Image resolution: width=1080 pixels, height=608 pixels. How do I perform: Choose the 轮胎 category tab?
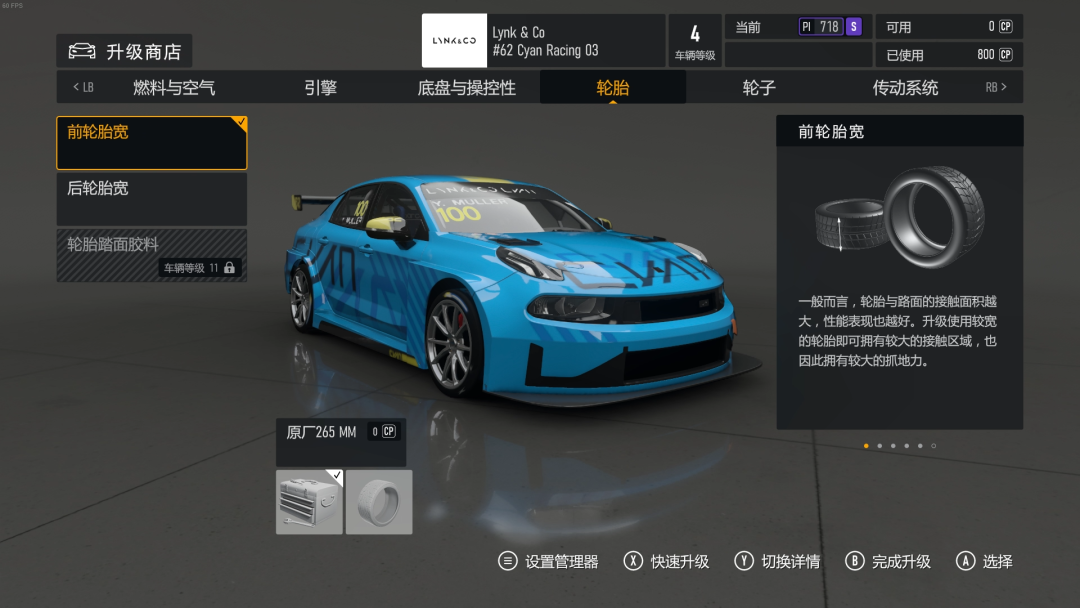[x=613, y=88]
